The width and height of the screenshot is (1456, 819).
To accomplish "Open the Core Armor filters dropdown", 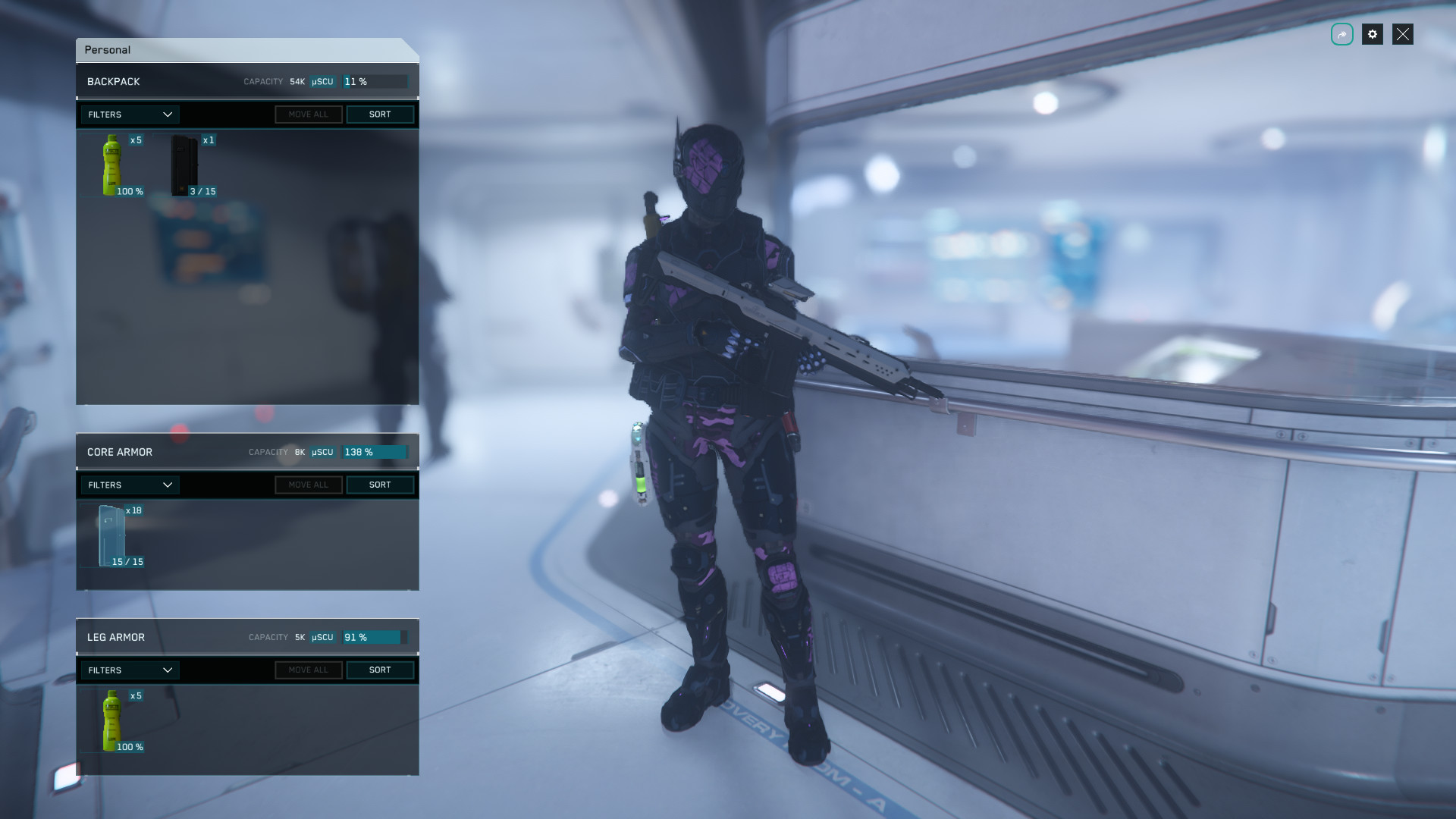I will click(130, 485).
